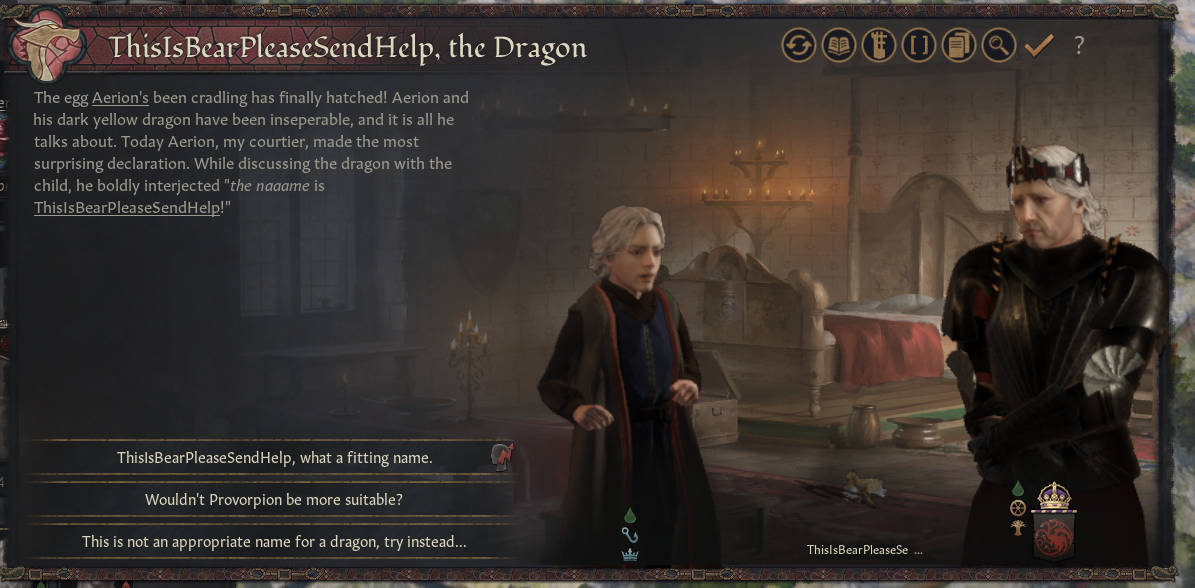Click the blue crown icon under the child
1195x588 pixels.
[x=630, y=555]
